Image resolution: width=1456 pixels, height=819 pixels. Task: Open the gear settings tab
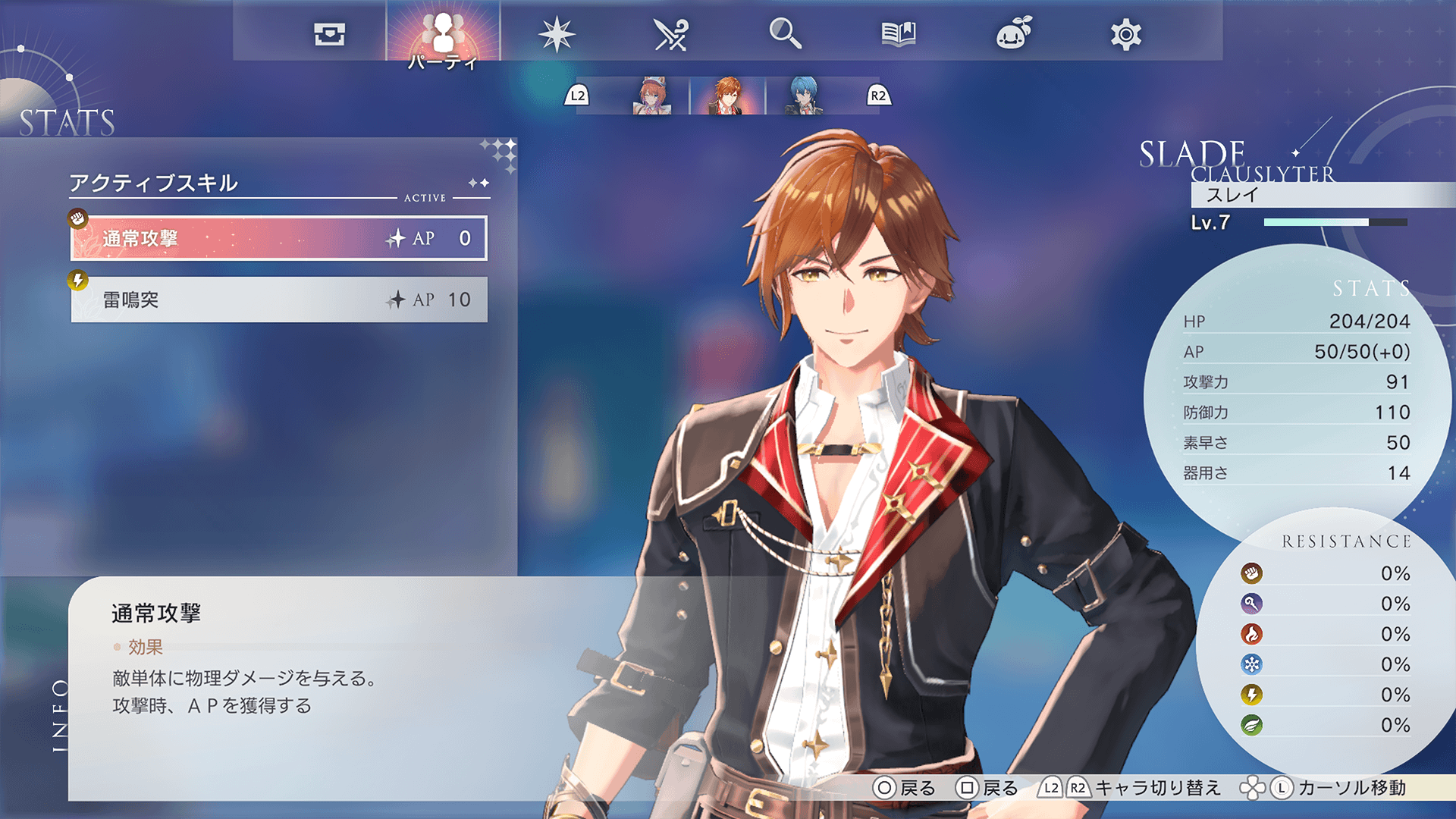pos(1126,34)
